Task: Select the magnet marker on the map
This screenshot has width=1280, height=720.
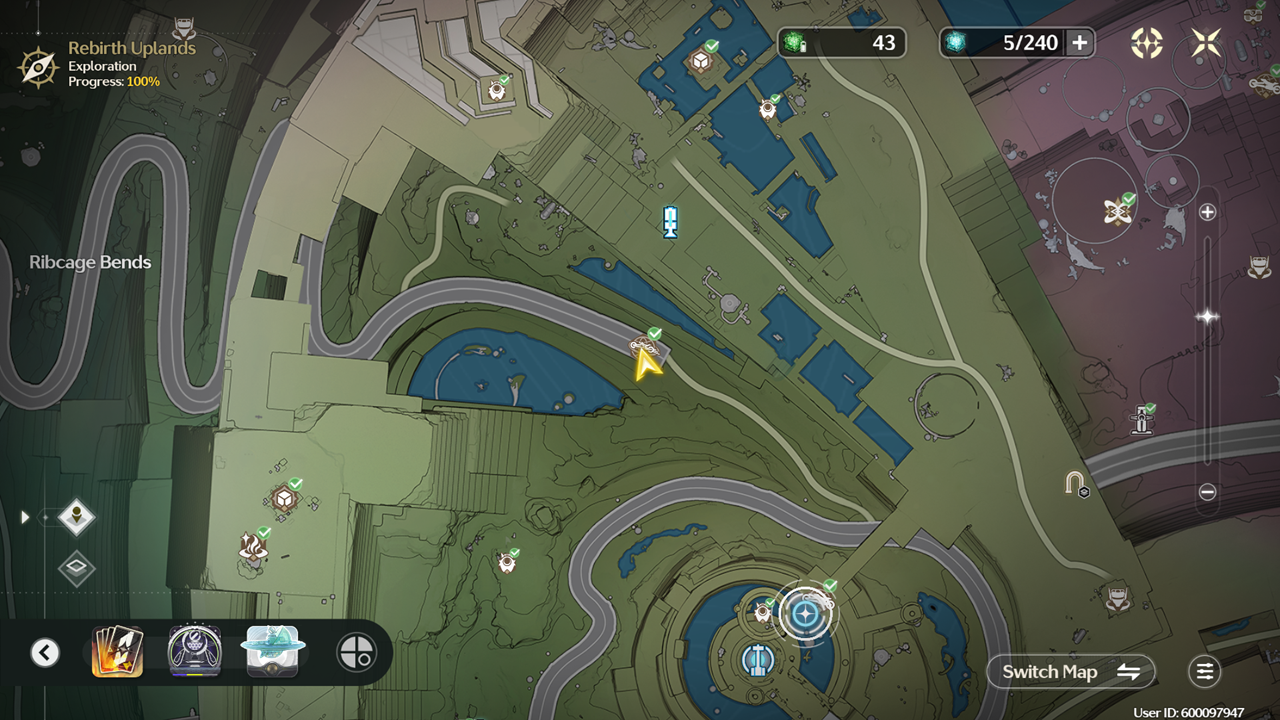Action: pyautogui.click(x=1075, y=485)
